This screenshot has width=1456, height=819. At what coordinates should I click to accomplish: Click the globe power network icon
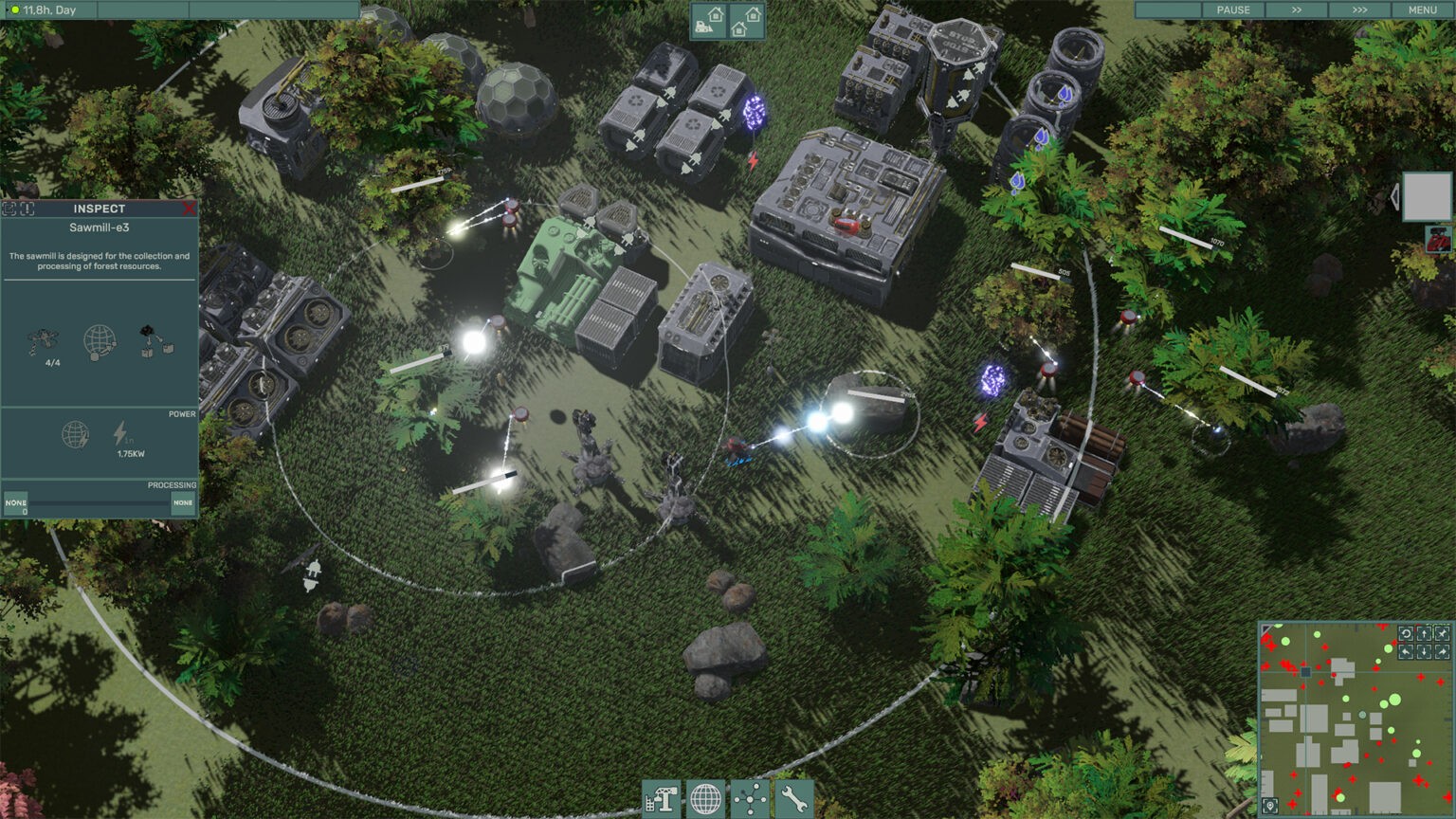pyautogui.click(x=75, y=435)
